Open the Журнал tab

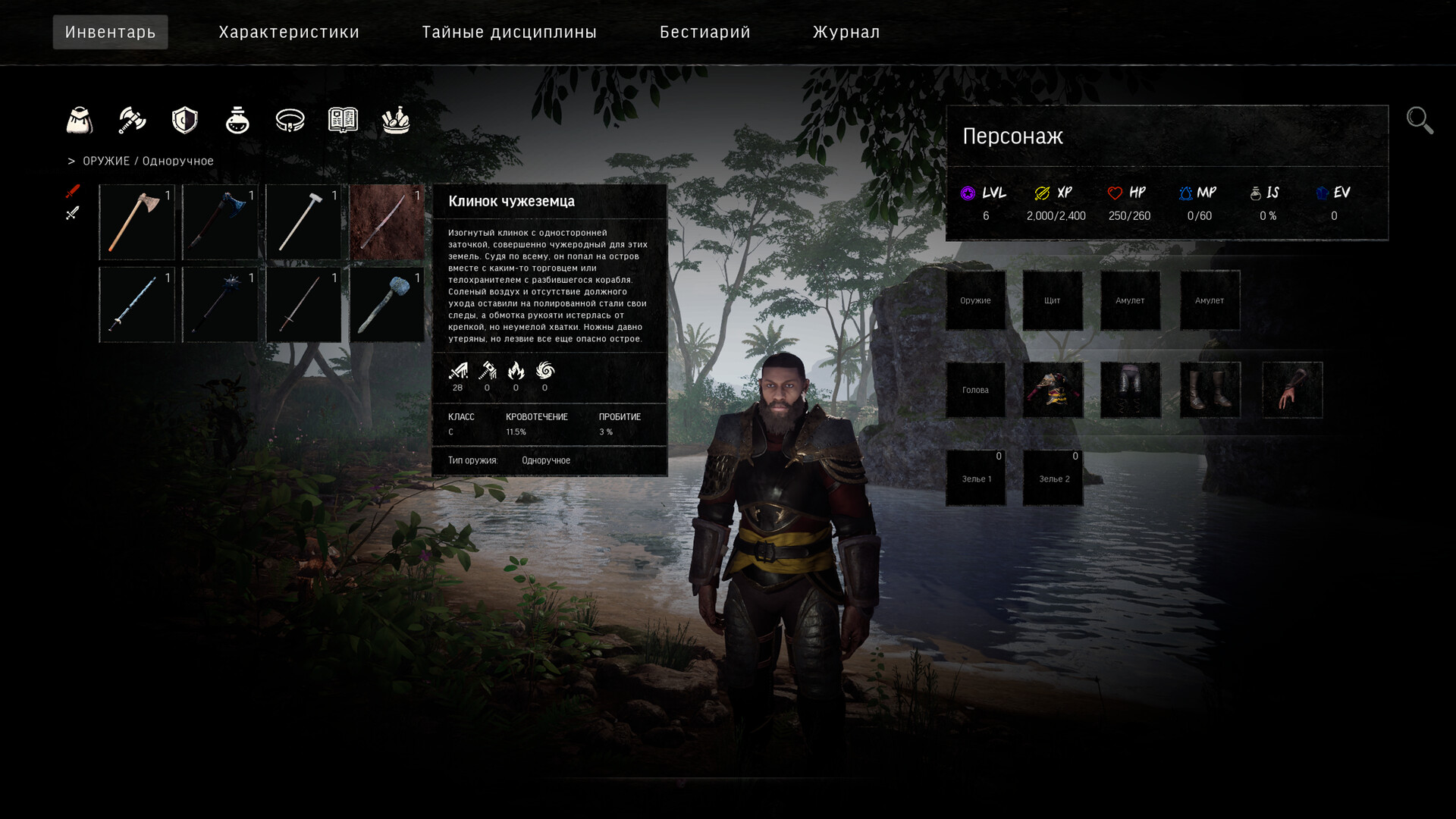point(846,32)
